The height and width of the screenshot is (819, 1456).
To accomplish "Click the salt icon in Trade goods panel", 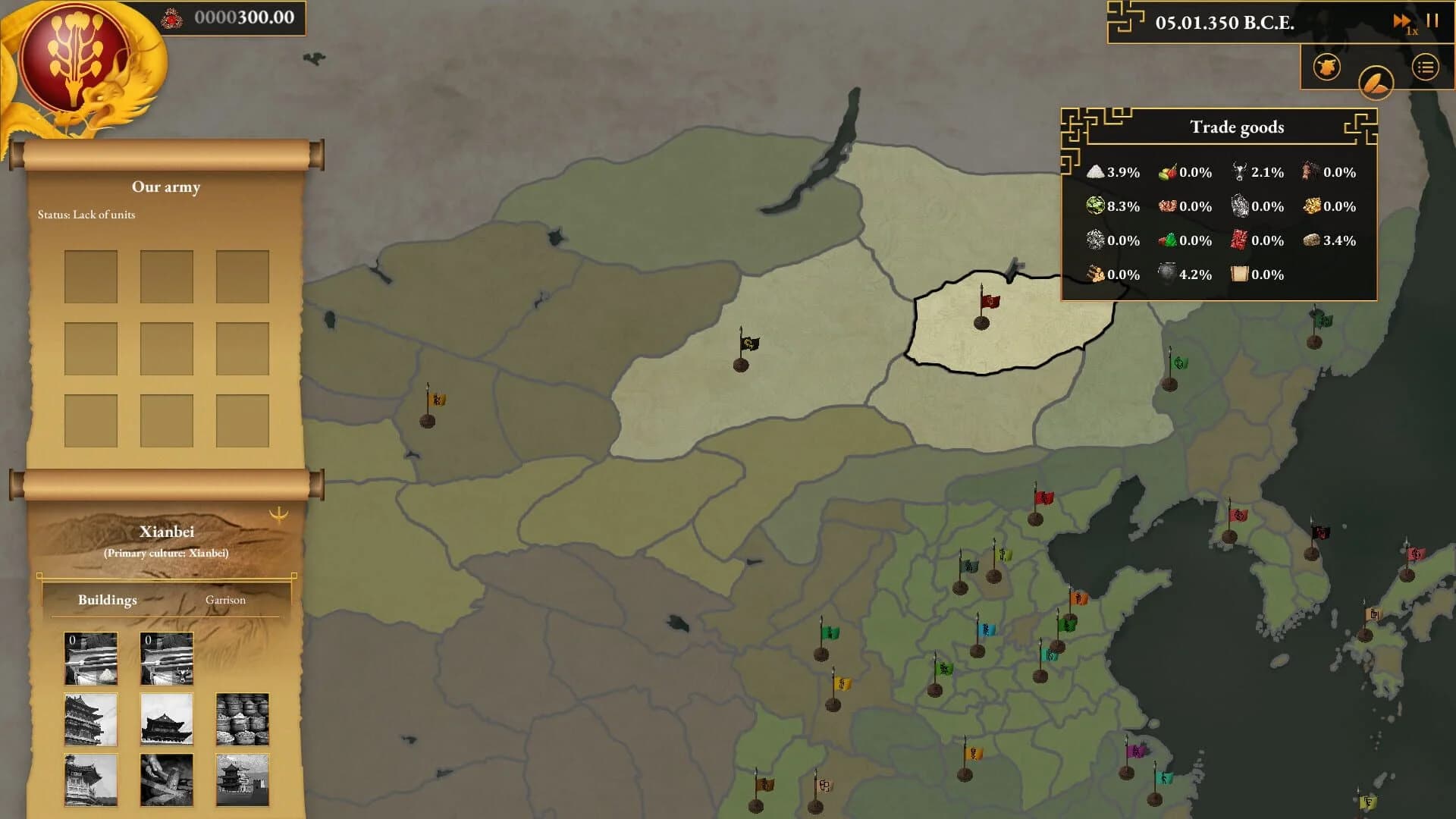I will 1094,172.
